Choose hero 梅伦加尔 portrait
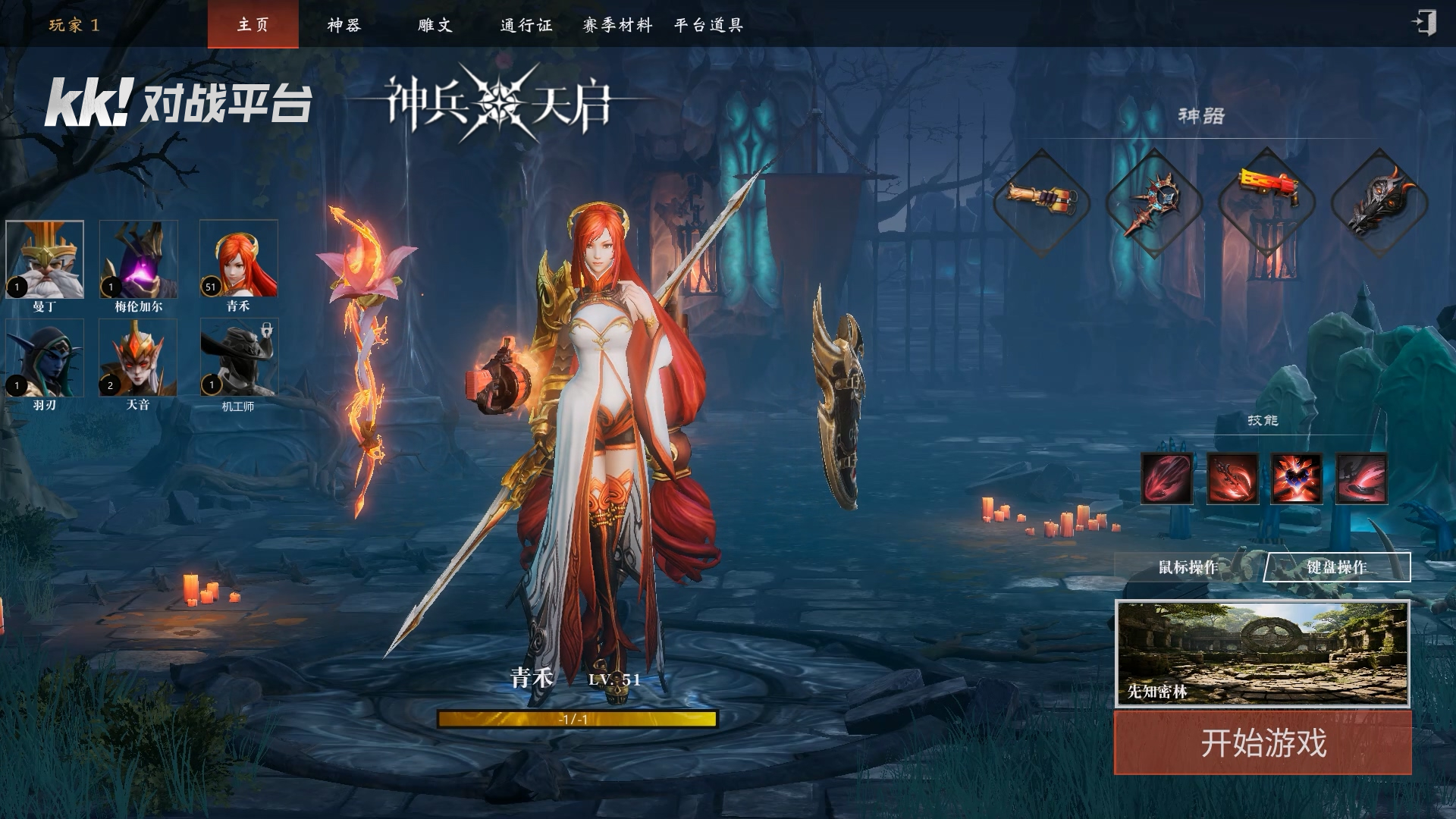 coord(139,259)
